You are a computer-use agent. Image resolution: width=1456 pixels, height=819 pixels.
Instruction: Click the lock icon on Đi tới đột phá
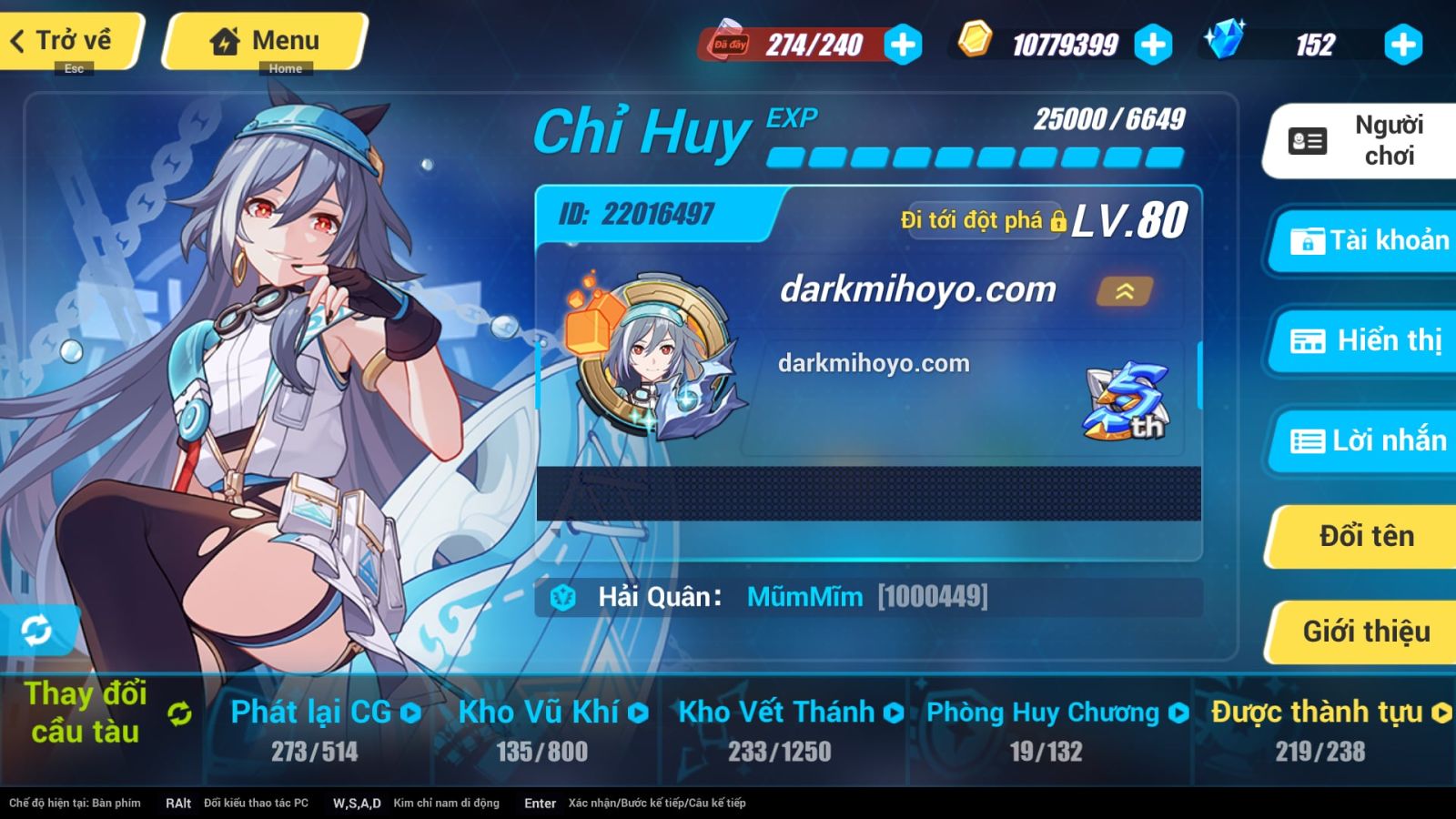1057,220
